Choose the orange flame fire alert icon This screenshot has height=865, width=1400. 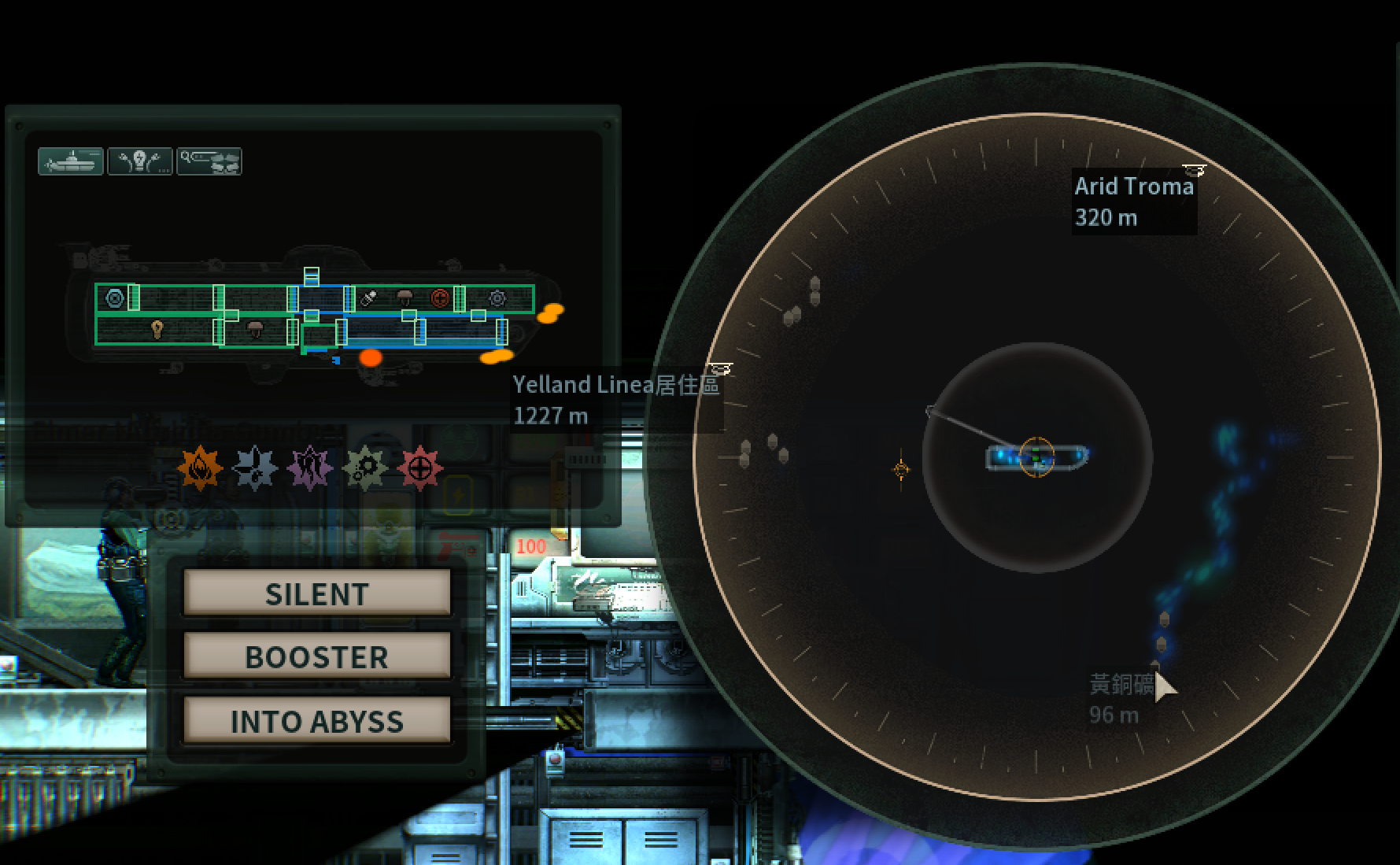pos(200,469)
